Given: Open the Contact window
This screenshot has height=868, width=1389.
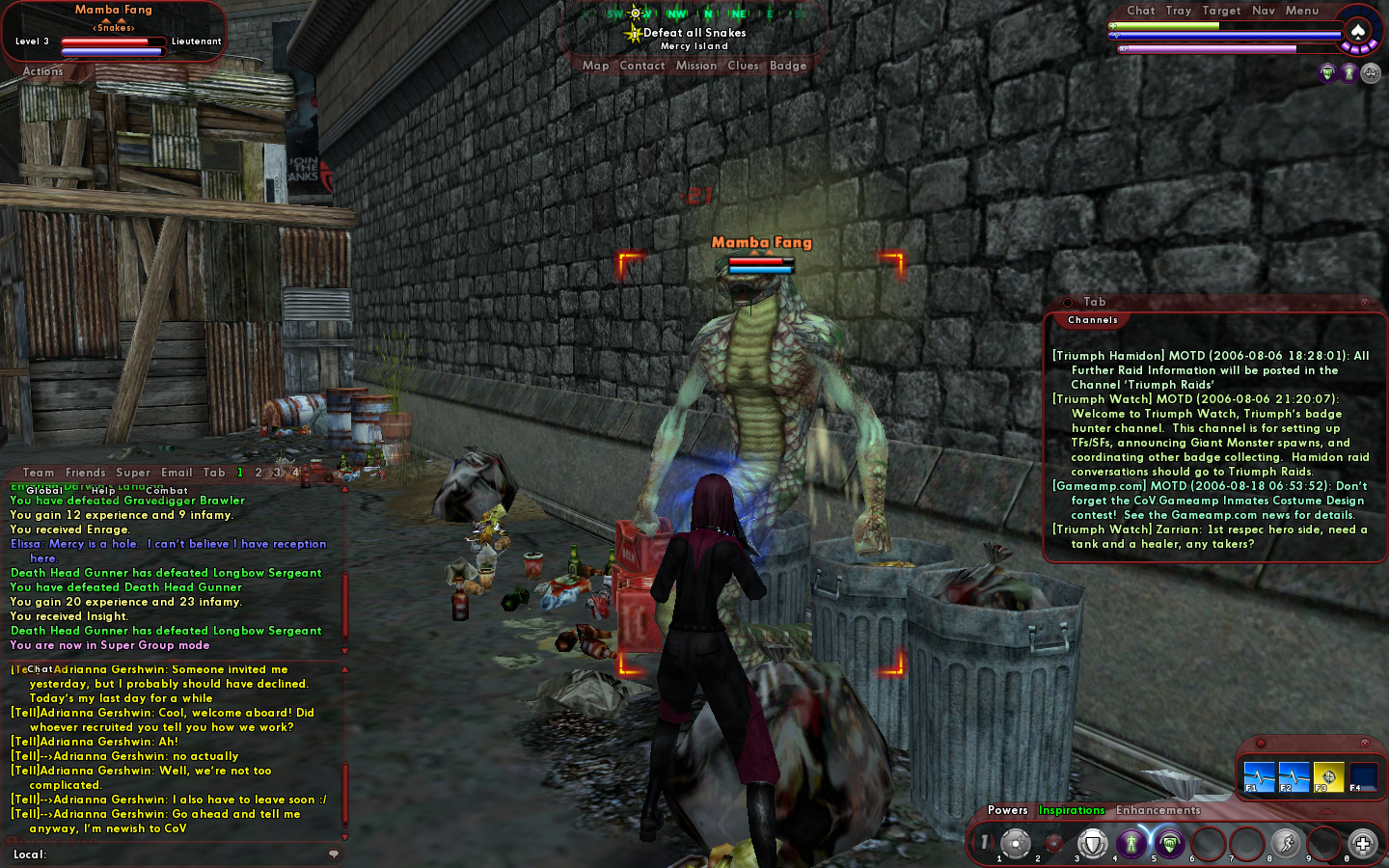Looking at the screenshot, I should (x=641, y=66).
